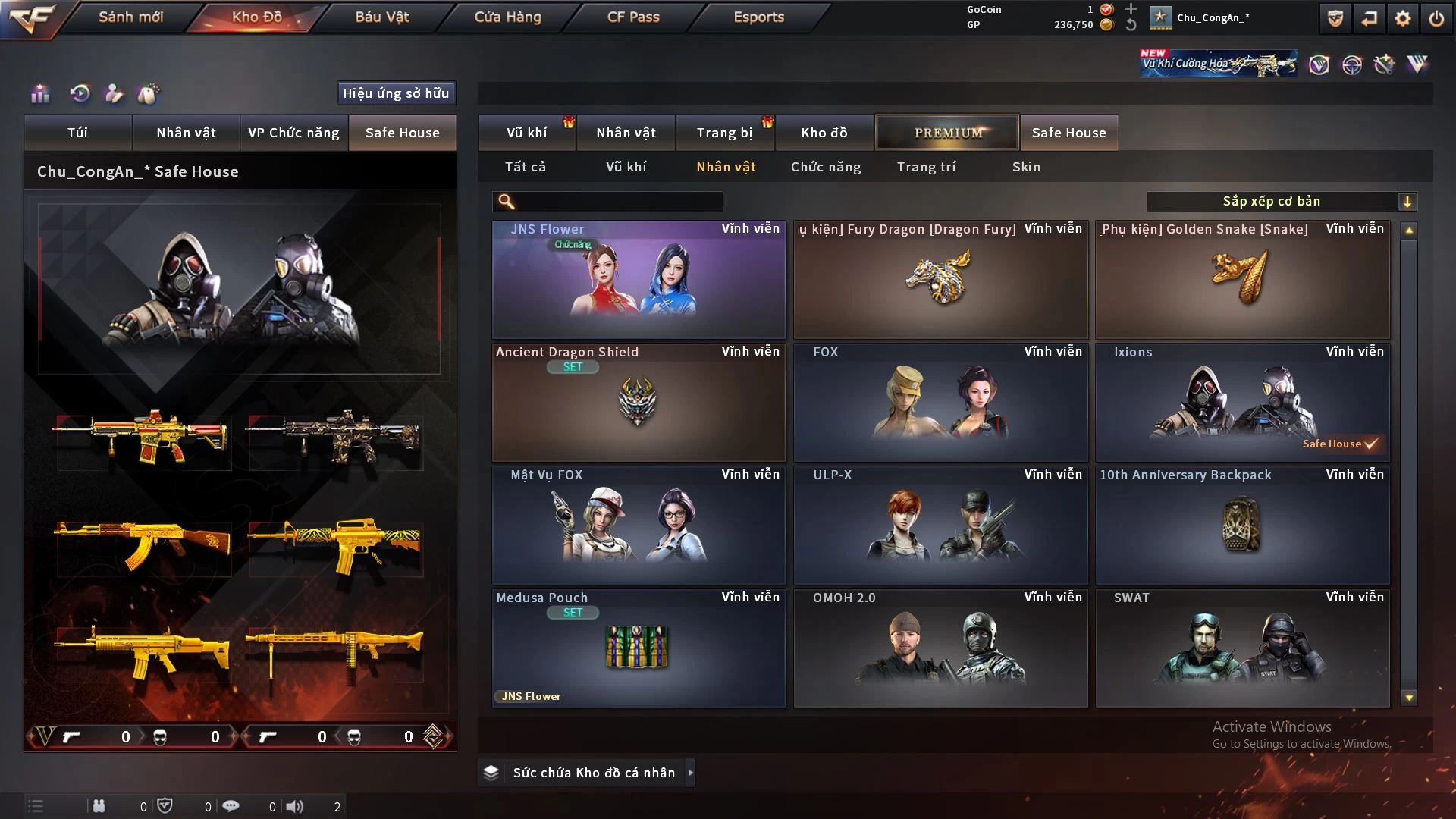Choose the Skin filter
The height and width of the screenshot is (819, 1456).
tap(1026, 167)
